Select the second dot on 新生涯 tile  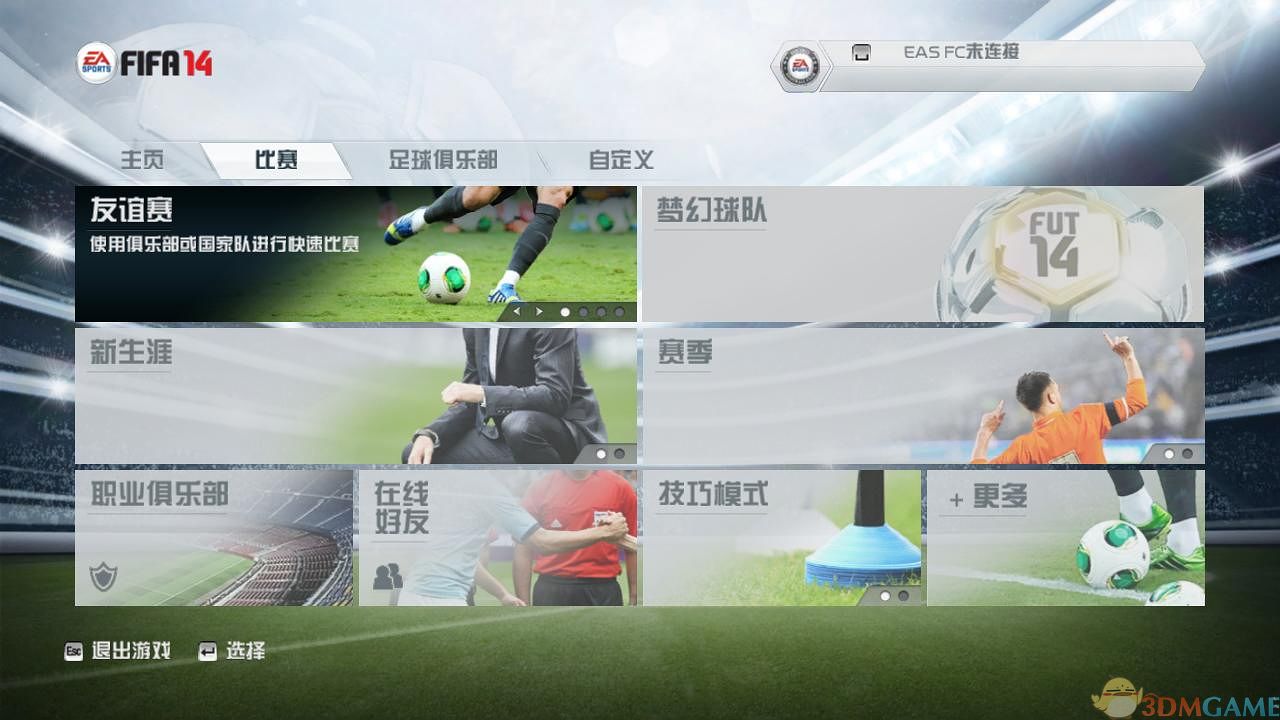[620, 453]
